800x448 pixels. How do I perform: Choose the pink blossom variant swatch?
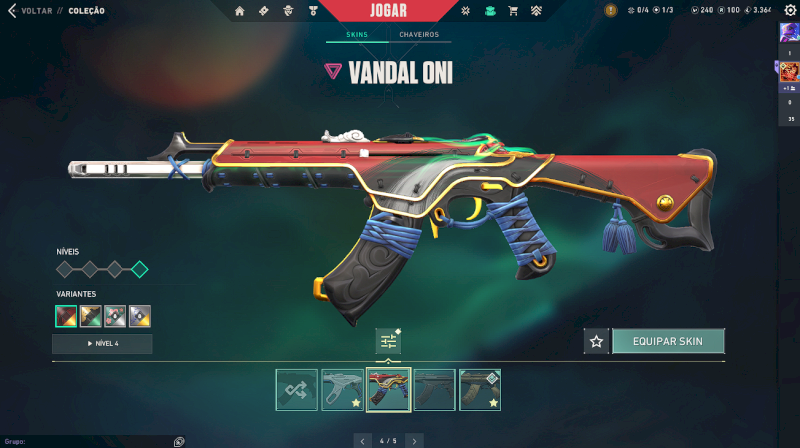pos(115,316)
